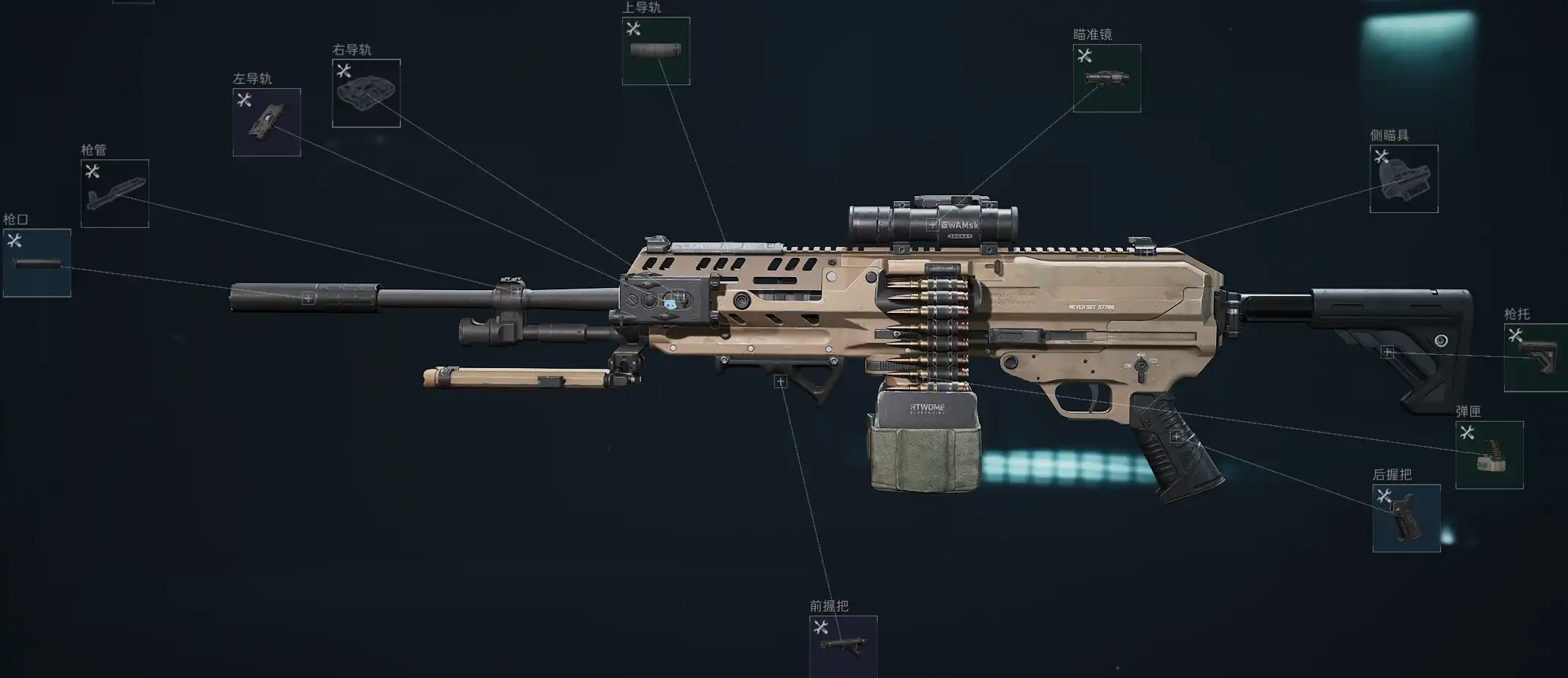Open the 瞄准镜 scope attachment slot
The width and height of the screenshot is (1568, 678).
coord(1107,79)
